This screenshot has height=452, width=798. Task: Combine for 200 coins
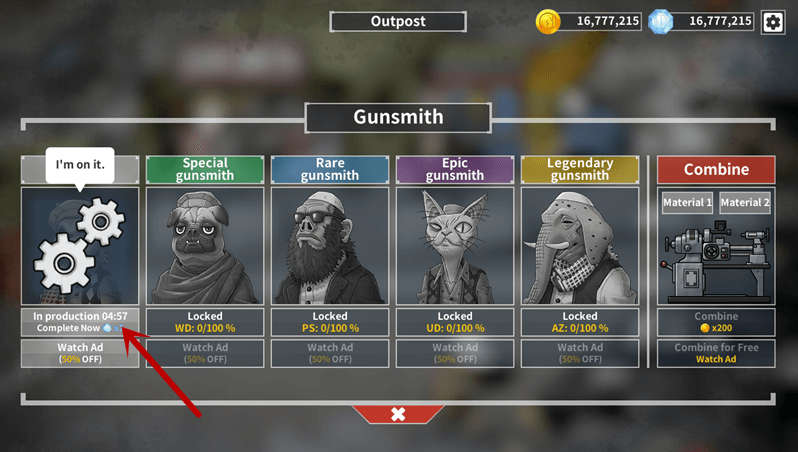[x=716, y=322]
